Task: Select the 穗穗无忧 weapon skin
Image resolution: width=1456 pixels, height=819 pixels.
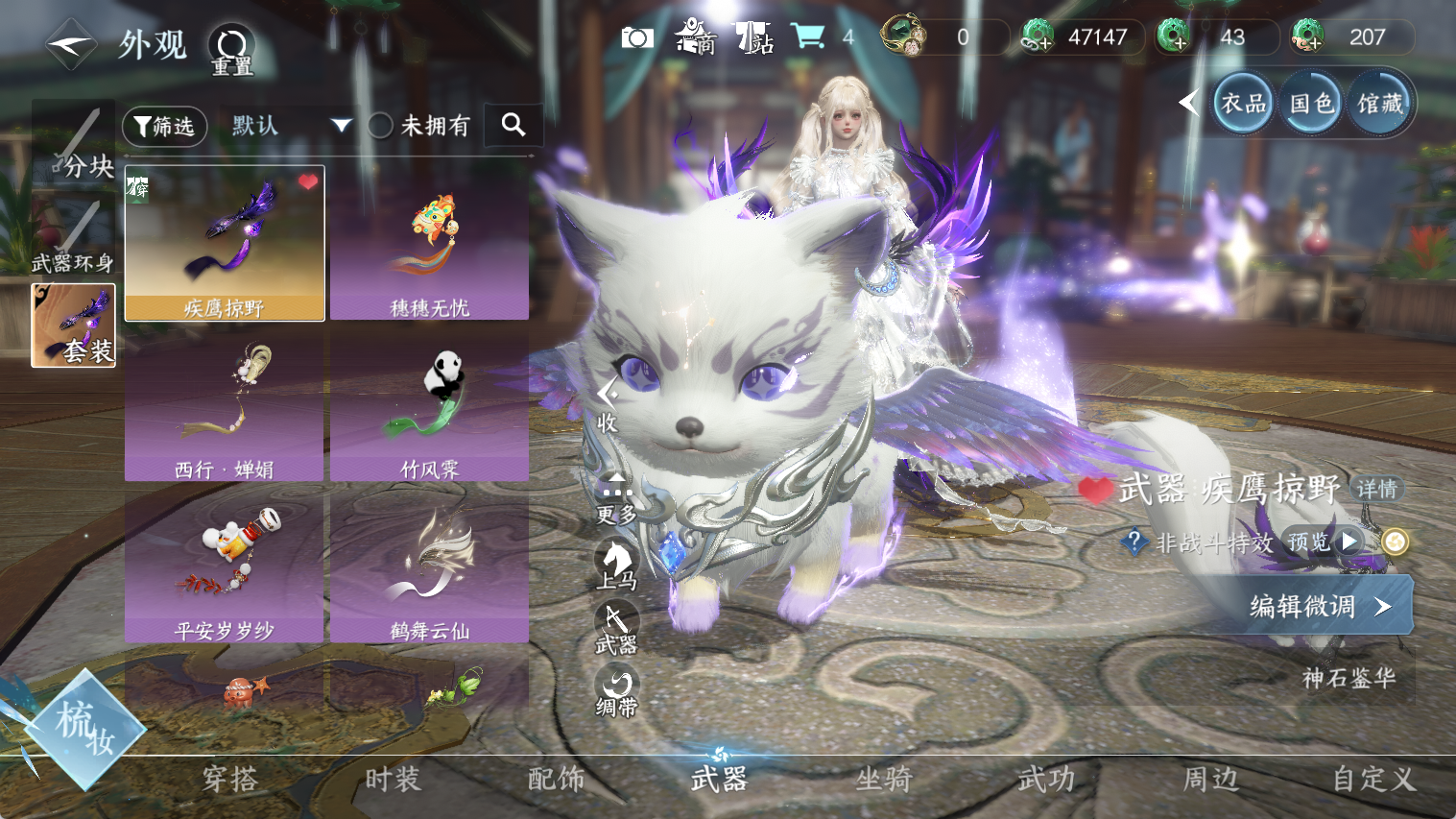Action: [x=429, y=244]
